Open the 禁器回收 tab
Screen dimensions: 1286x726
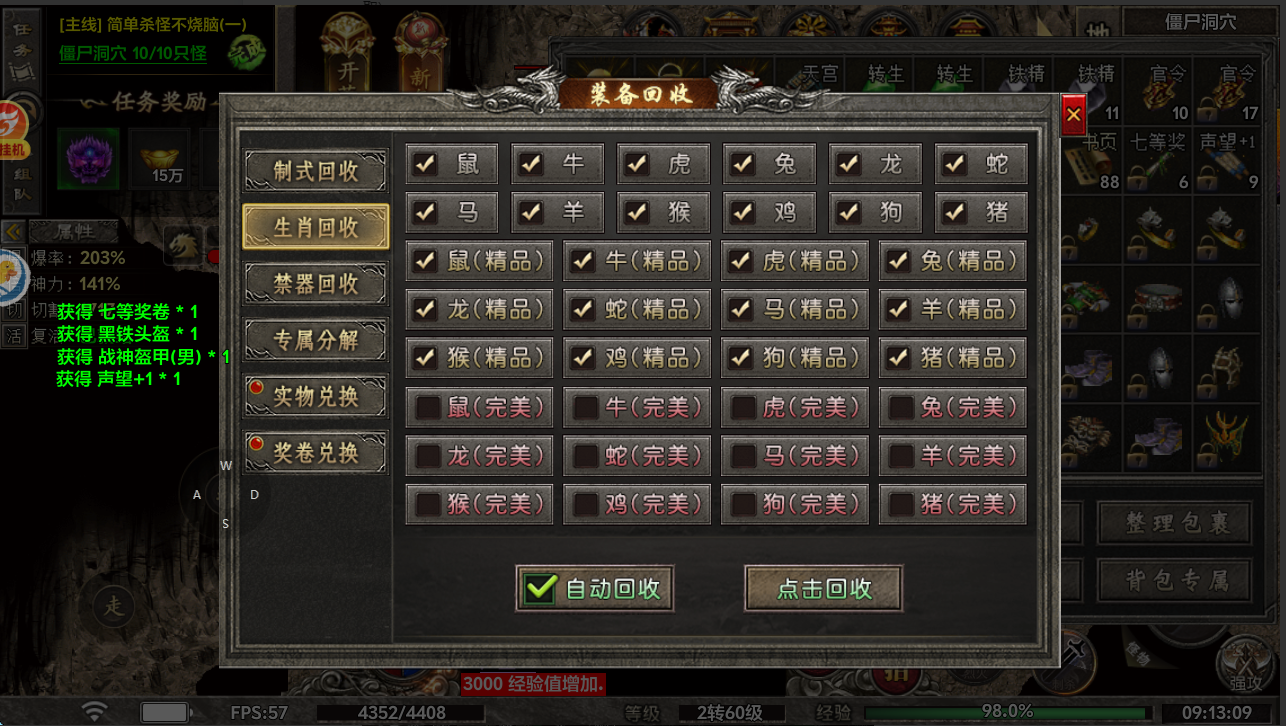315,284
